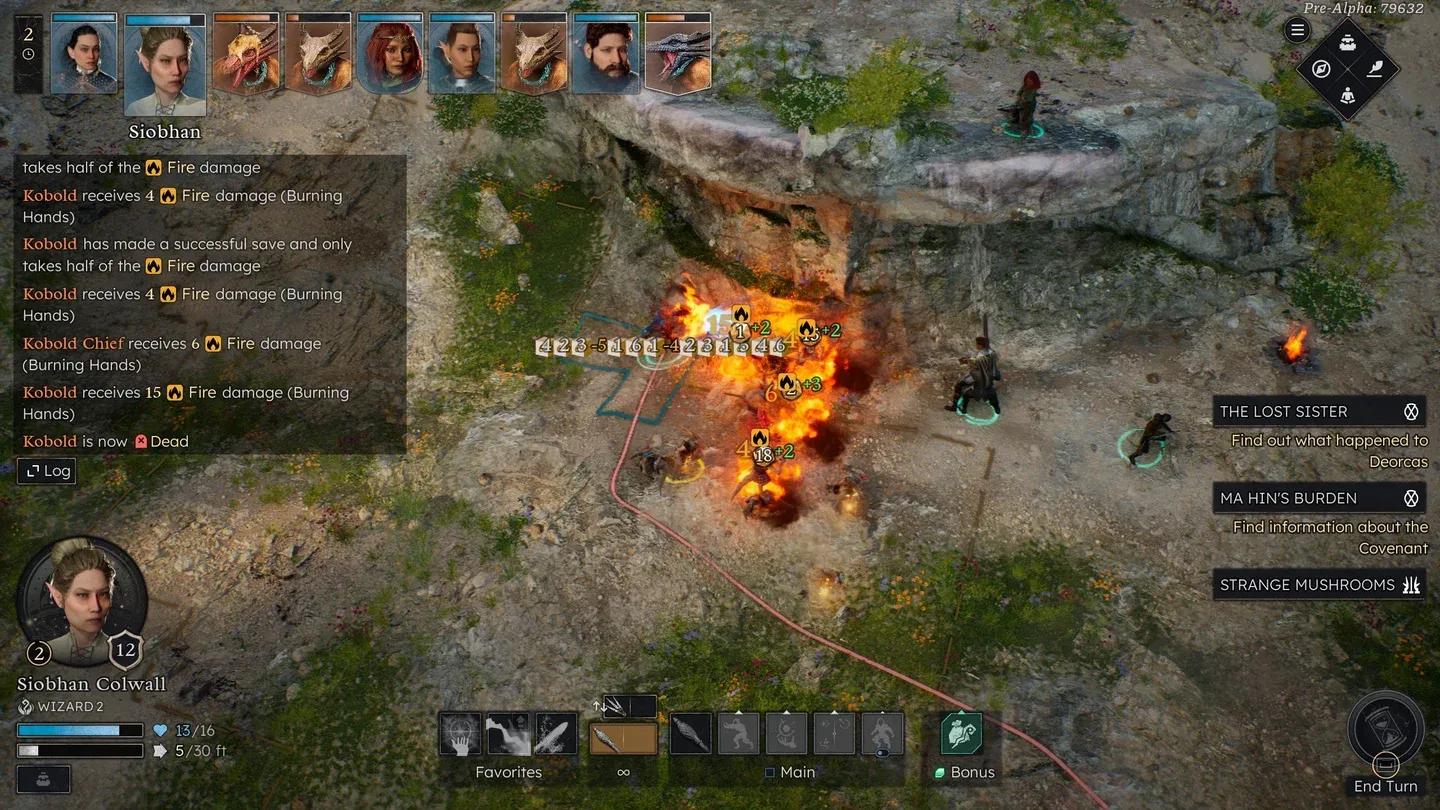This screenshot has width=1440, height=810.
Task: Toggle the checkbox next to Main
Action: point(770,772)
